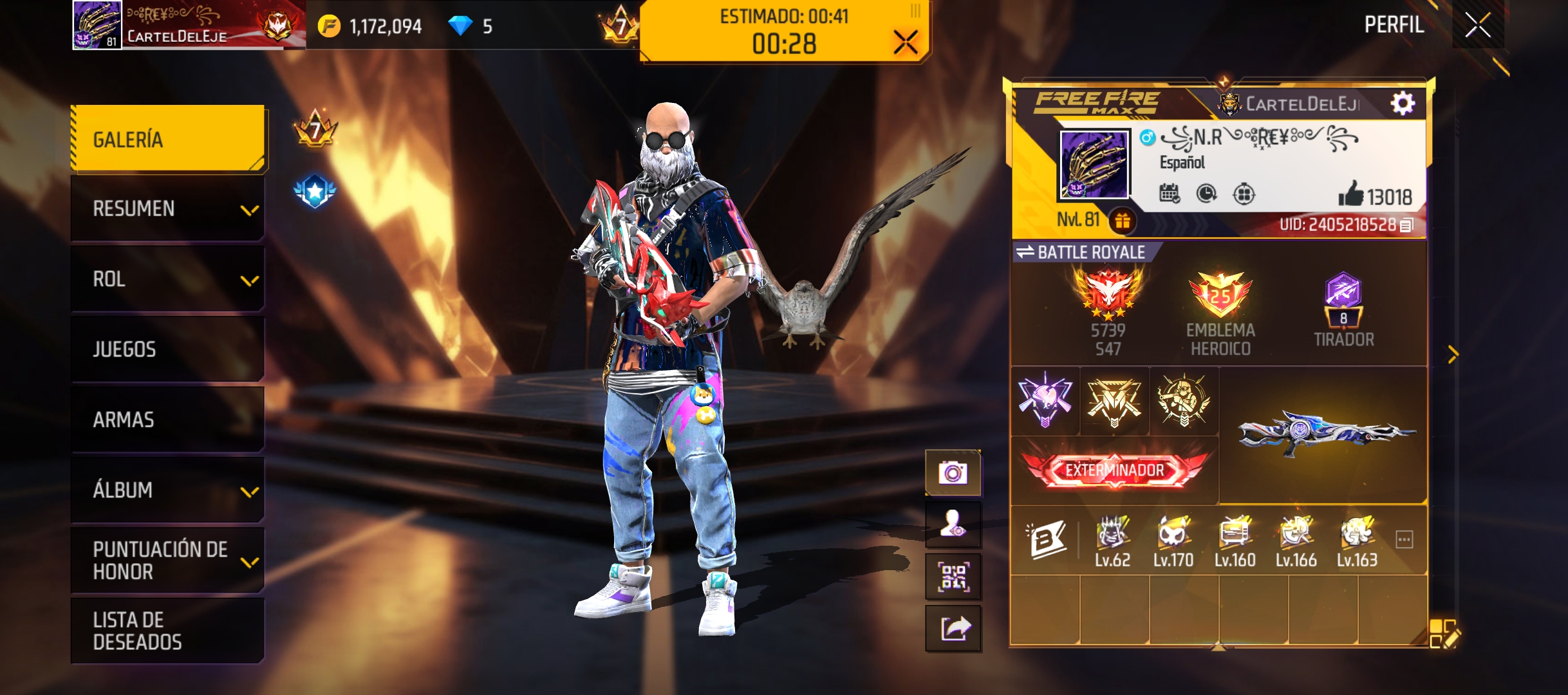This screenshot has height=695, width=1568.
Task: Expand the Rol menu entry
Action: 169,279
